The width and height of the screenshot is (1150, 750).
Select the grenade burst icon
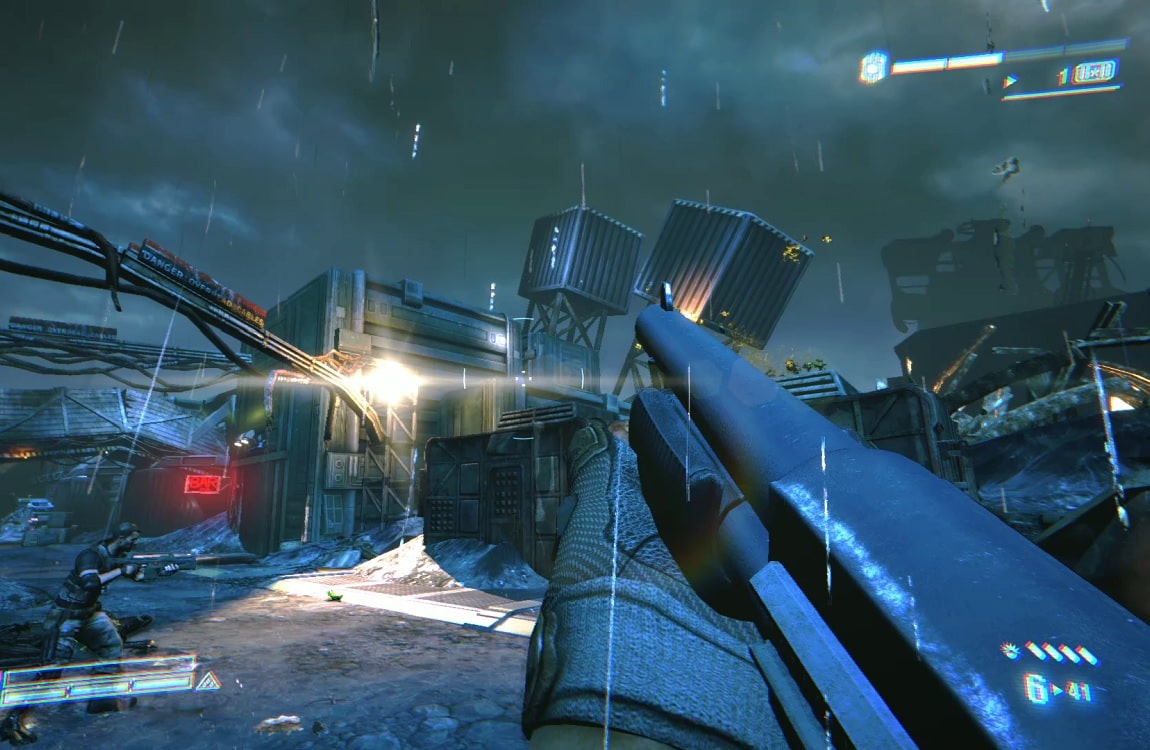click(x=1010, y=651)
